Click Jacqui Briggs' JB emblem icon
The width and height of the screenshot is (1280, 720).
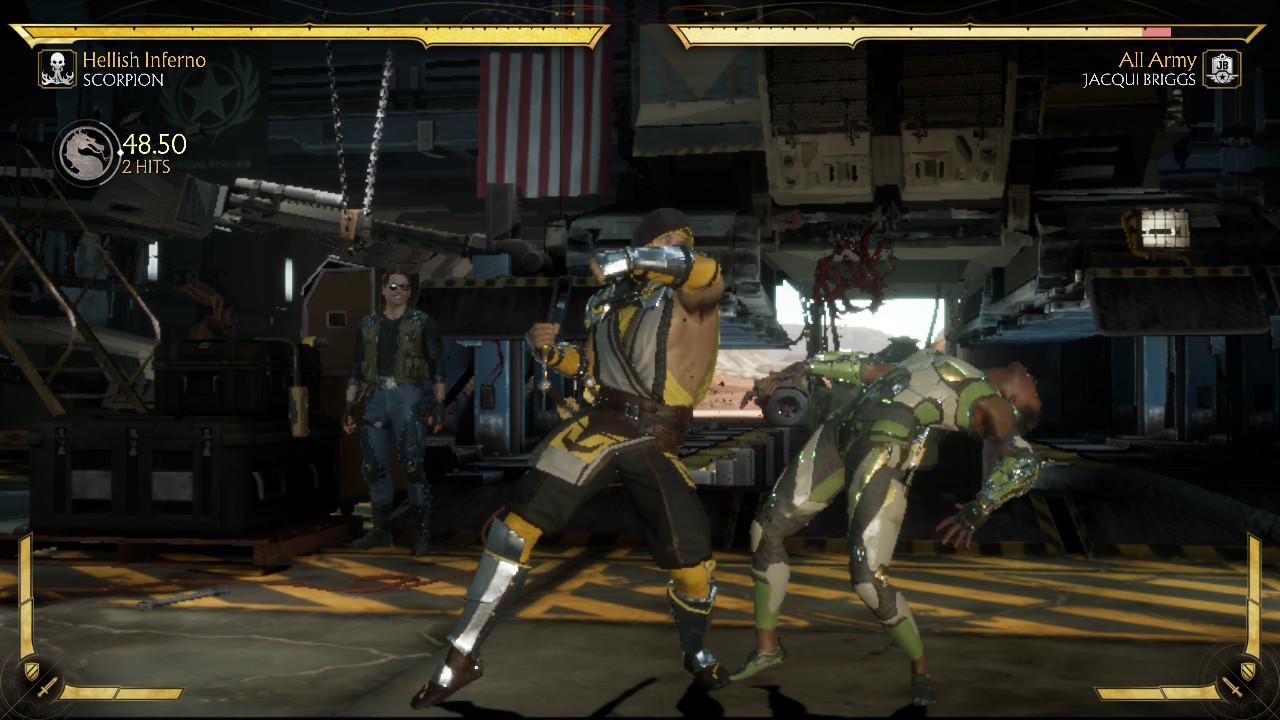[x=1221, y=69]
